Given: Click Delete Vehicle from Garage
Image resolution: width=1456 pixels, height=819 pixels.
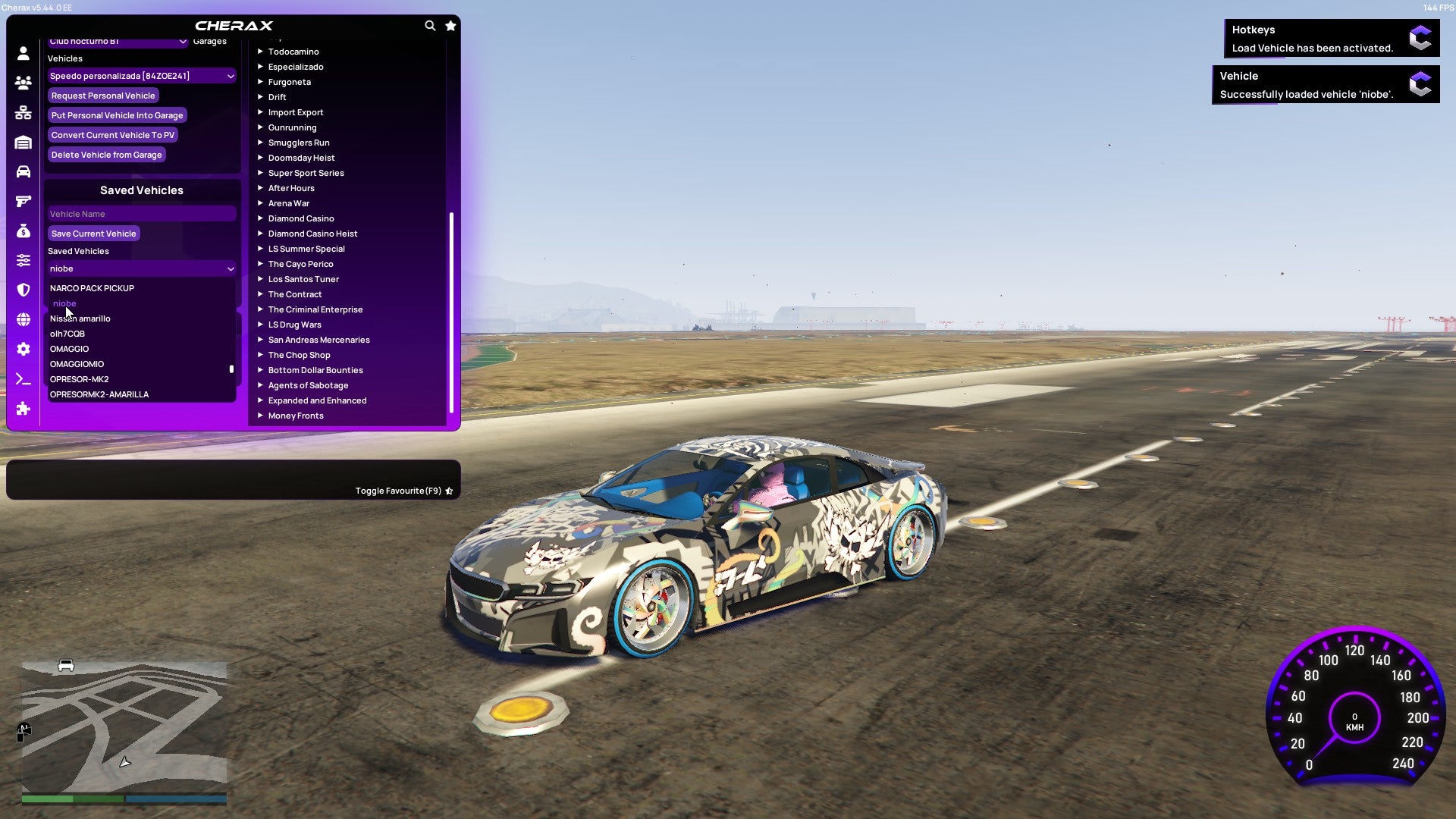Looking at the screenshot, I should tap(105, 155).
